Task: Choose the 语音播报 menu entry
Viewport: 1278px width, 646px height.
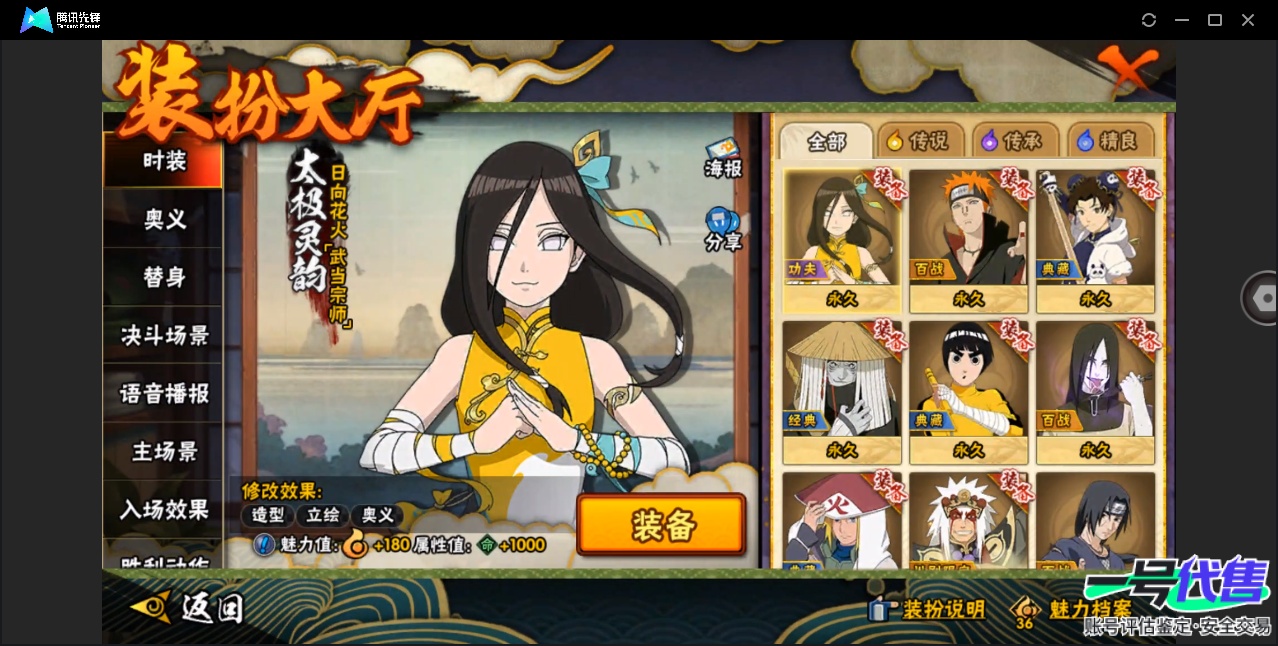Action: (164, 393)
